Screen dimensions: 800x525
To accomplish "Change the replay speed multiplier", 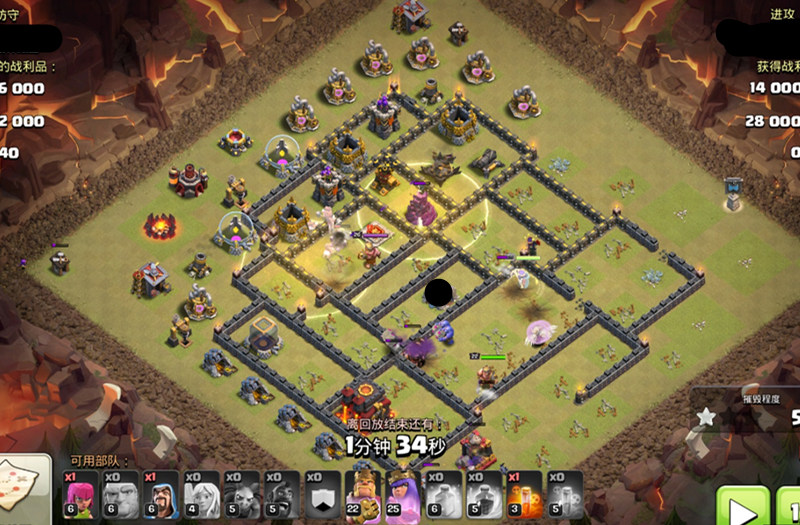I will pyautogui.click(x=789, y=506).
